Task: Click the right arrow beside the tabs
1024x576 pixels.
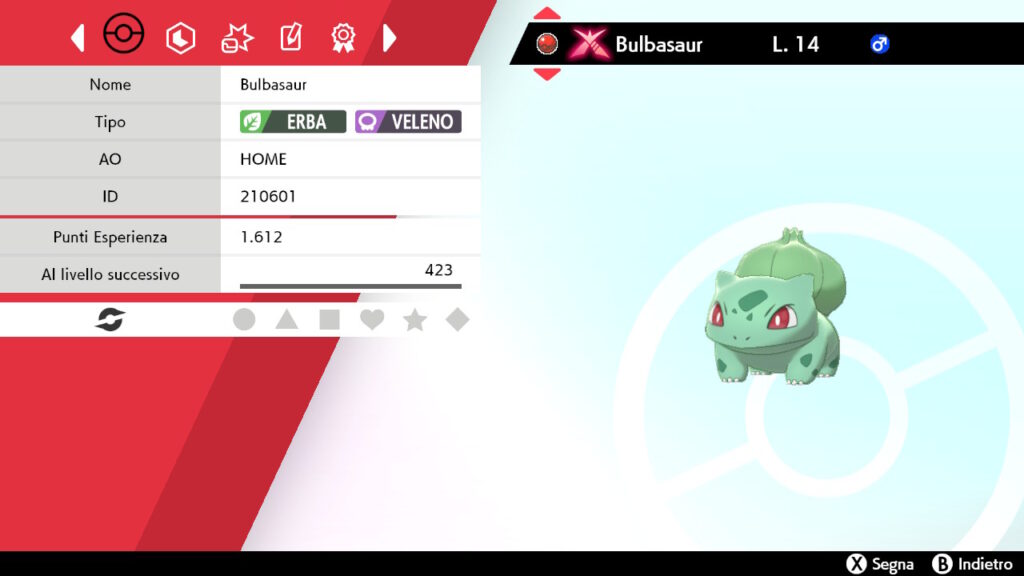Action: pyautogui.click(x=390, y=38)
